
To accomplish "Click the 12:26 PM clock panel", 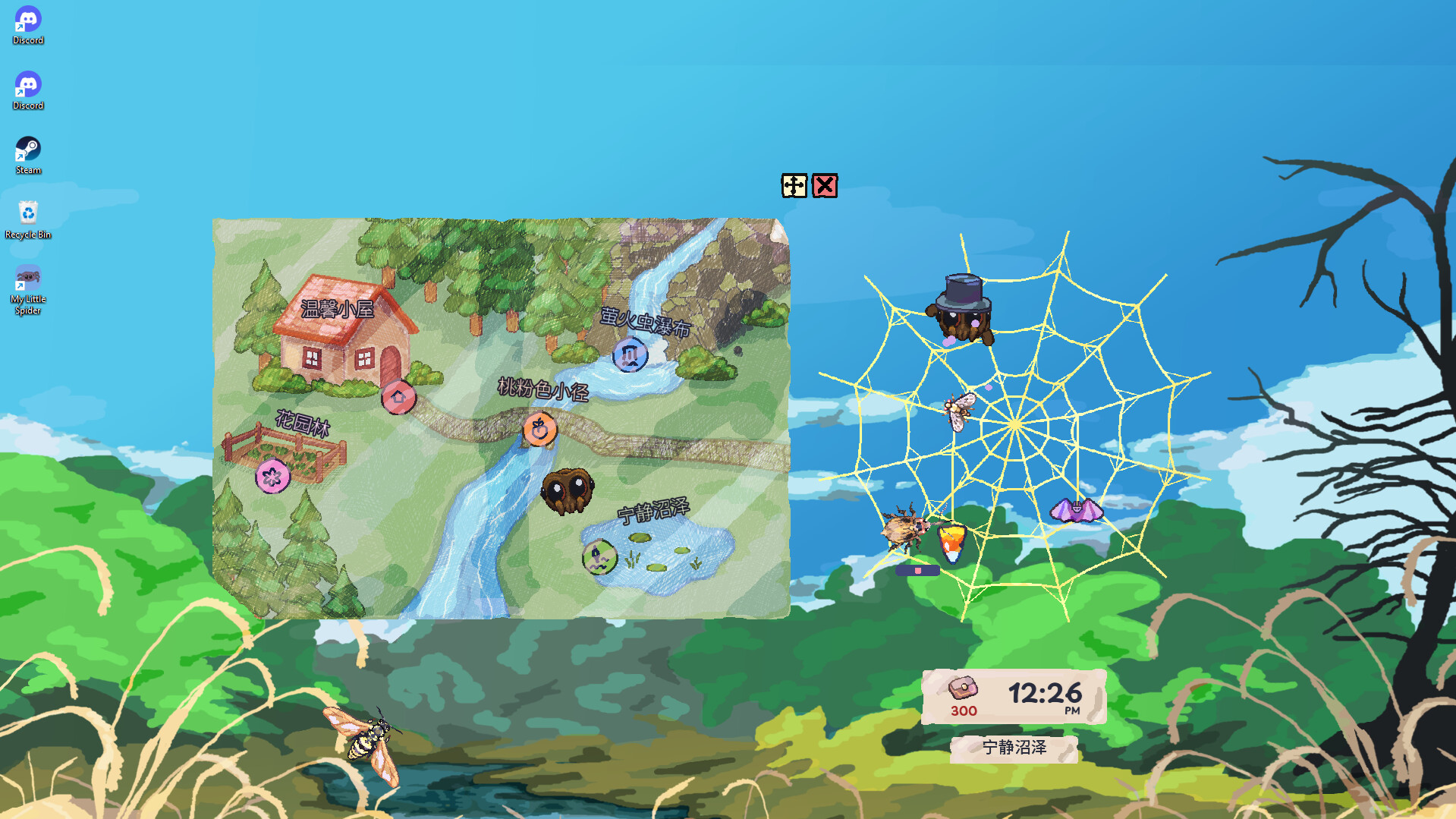I will 1046,693.
